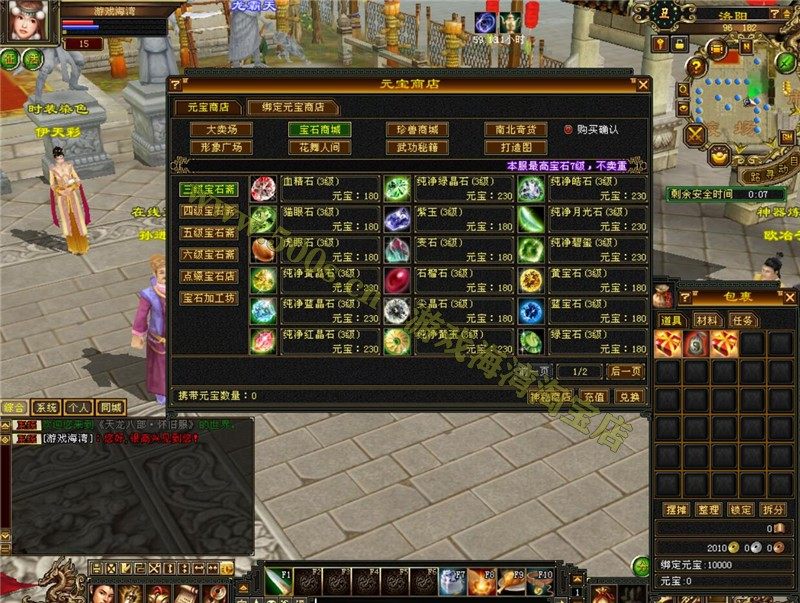Open the 大卖场 shop category
The width and height of the screenshot is (800, 603).
(x=221, y=130)
